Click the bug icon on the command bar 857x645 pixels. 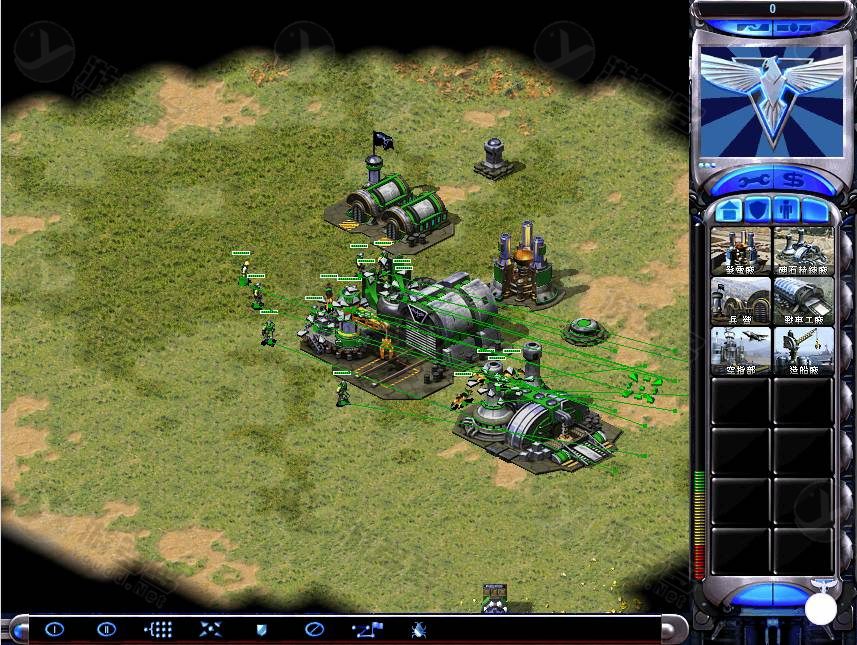click(418, 629)
